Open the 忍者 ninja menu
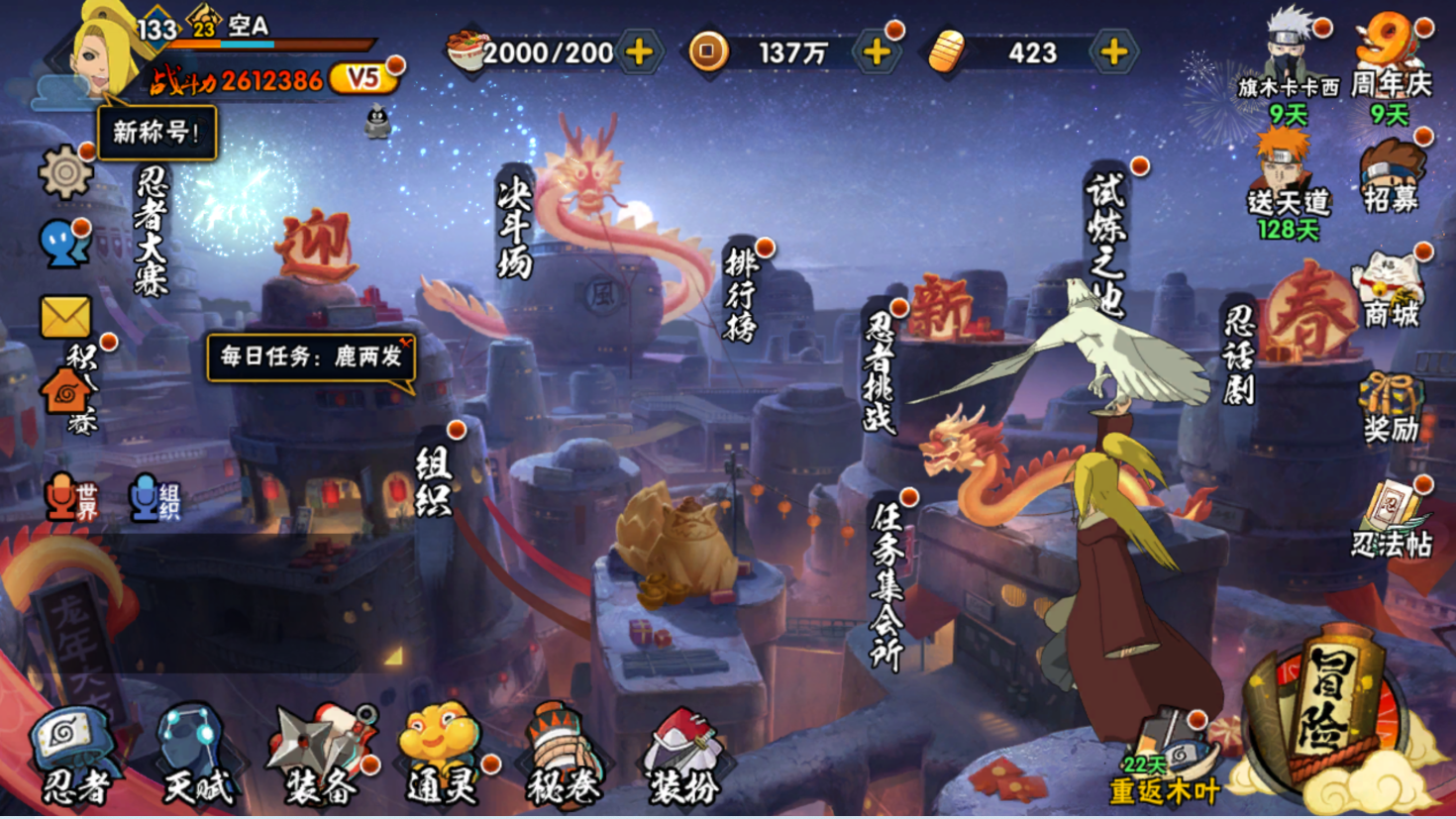1456x819 pixels. pyautogui.click(x=72, y=756)
